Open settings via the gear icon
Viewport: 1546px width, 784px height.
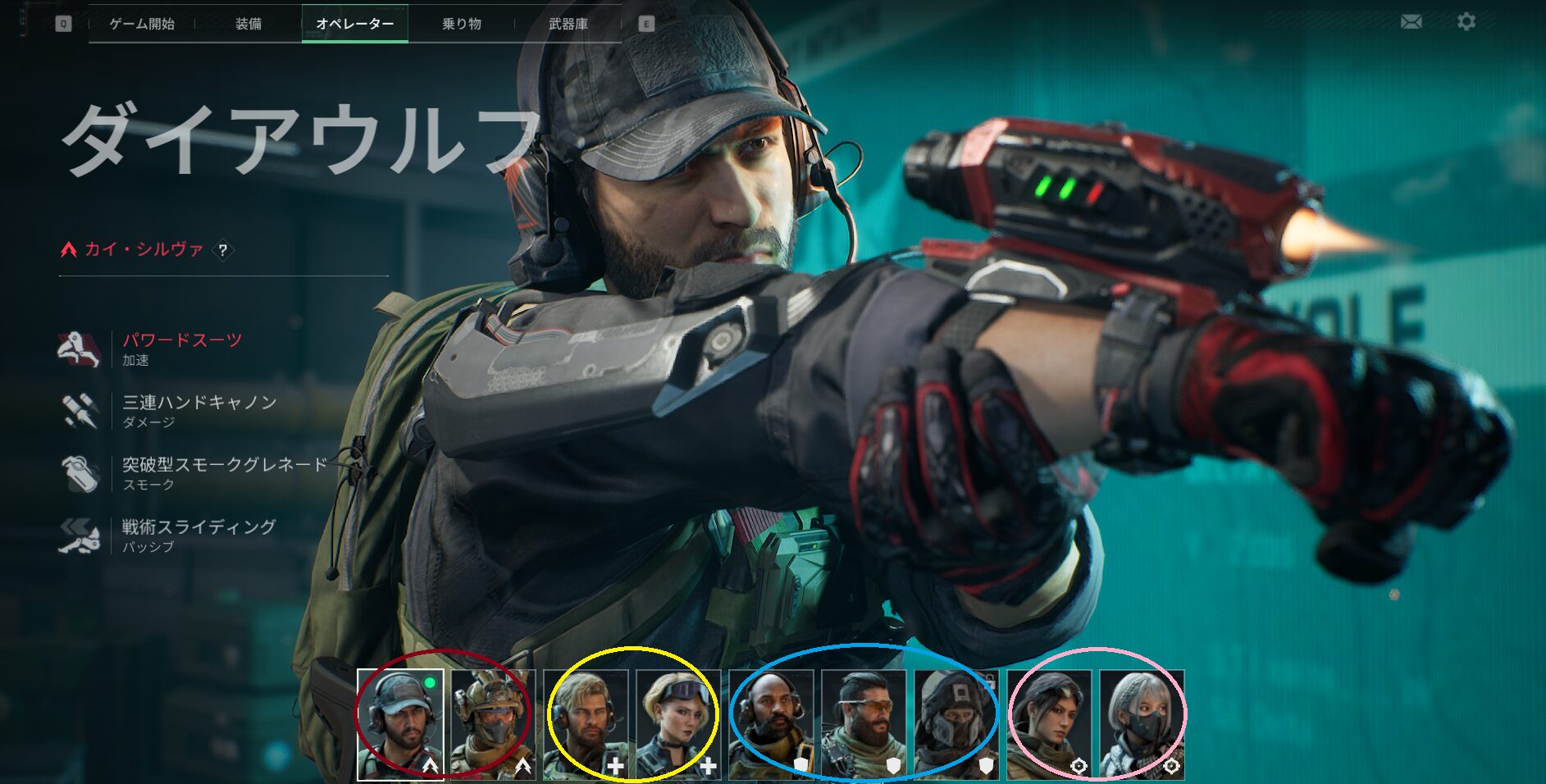pos(1466,21)
